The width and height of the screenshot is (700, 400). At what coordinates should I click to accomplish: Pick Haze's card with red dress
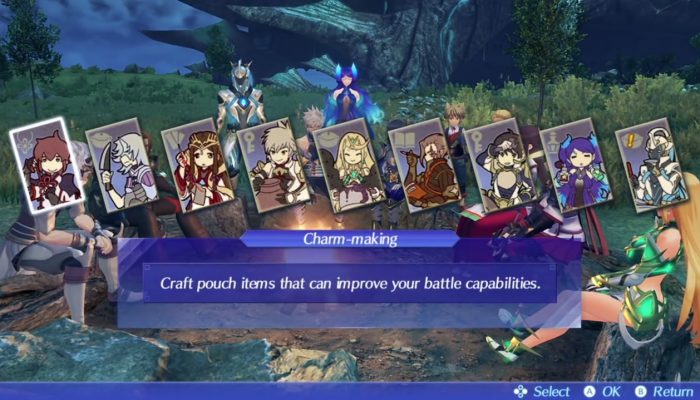(195, 171)
